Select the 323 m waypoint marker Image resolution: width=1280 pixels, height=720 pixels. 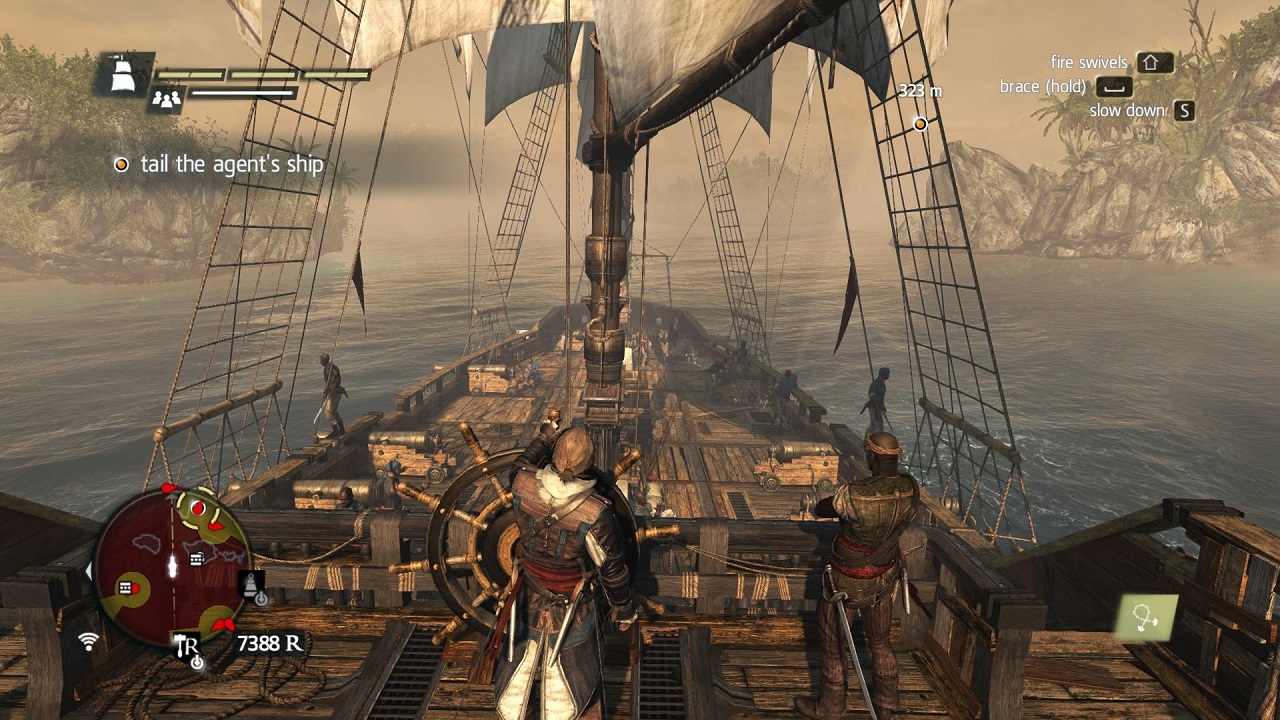click(920, 124)
